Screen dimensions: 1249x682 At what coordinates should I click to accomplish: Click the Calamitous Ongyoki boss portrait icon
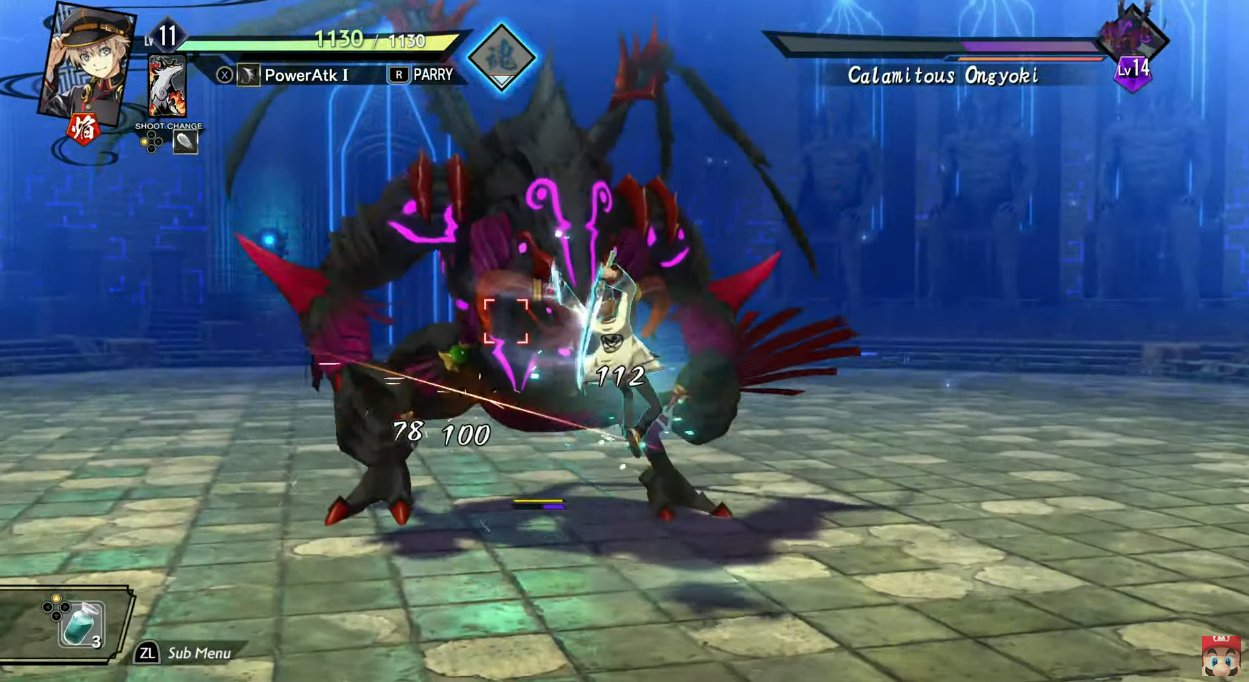1132,38
